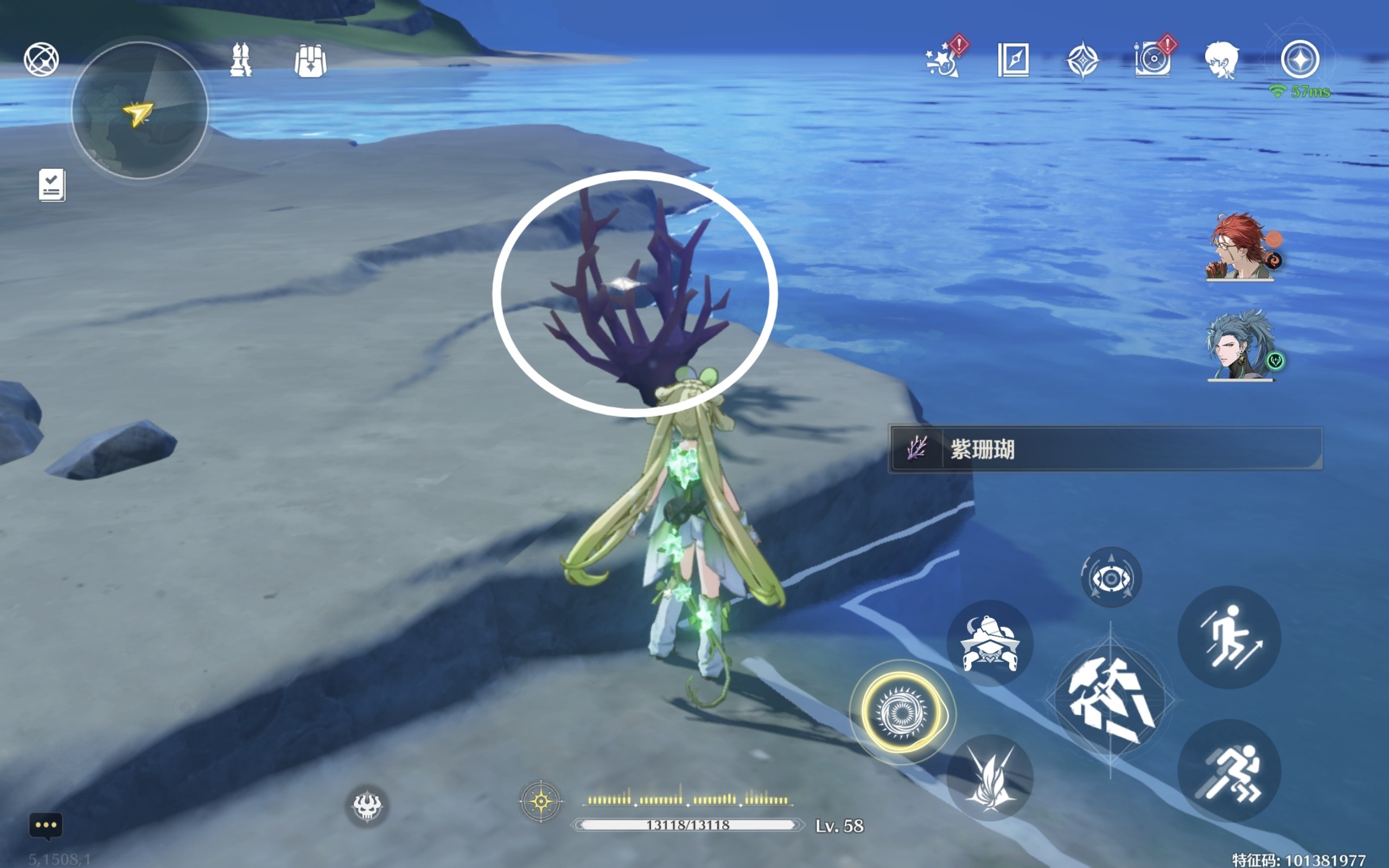Image resolution: width=1389 pixels, height=868 pixels.
Task: Open the circled star main menu
Action: 1300,59
